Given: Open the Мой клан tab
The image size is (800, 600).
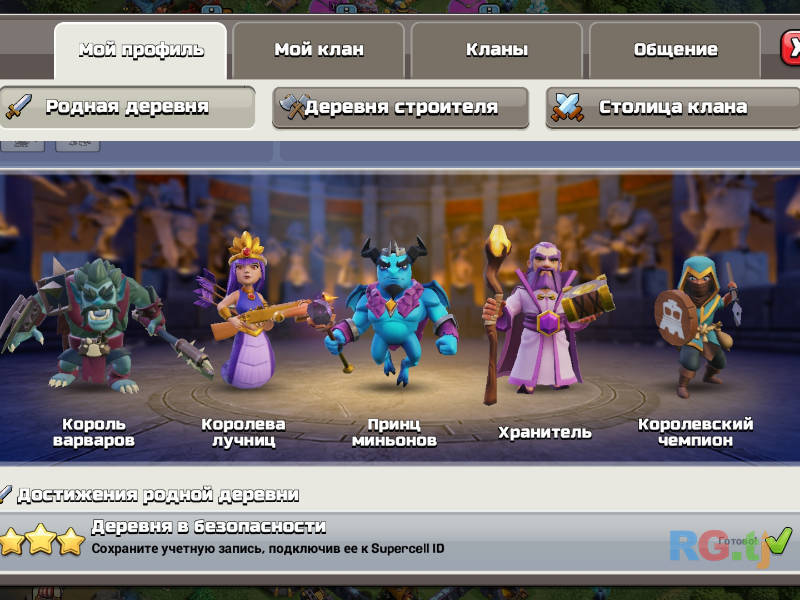Looking at the screenshot, I should [318, 50].
